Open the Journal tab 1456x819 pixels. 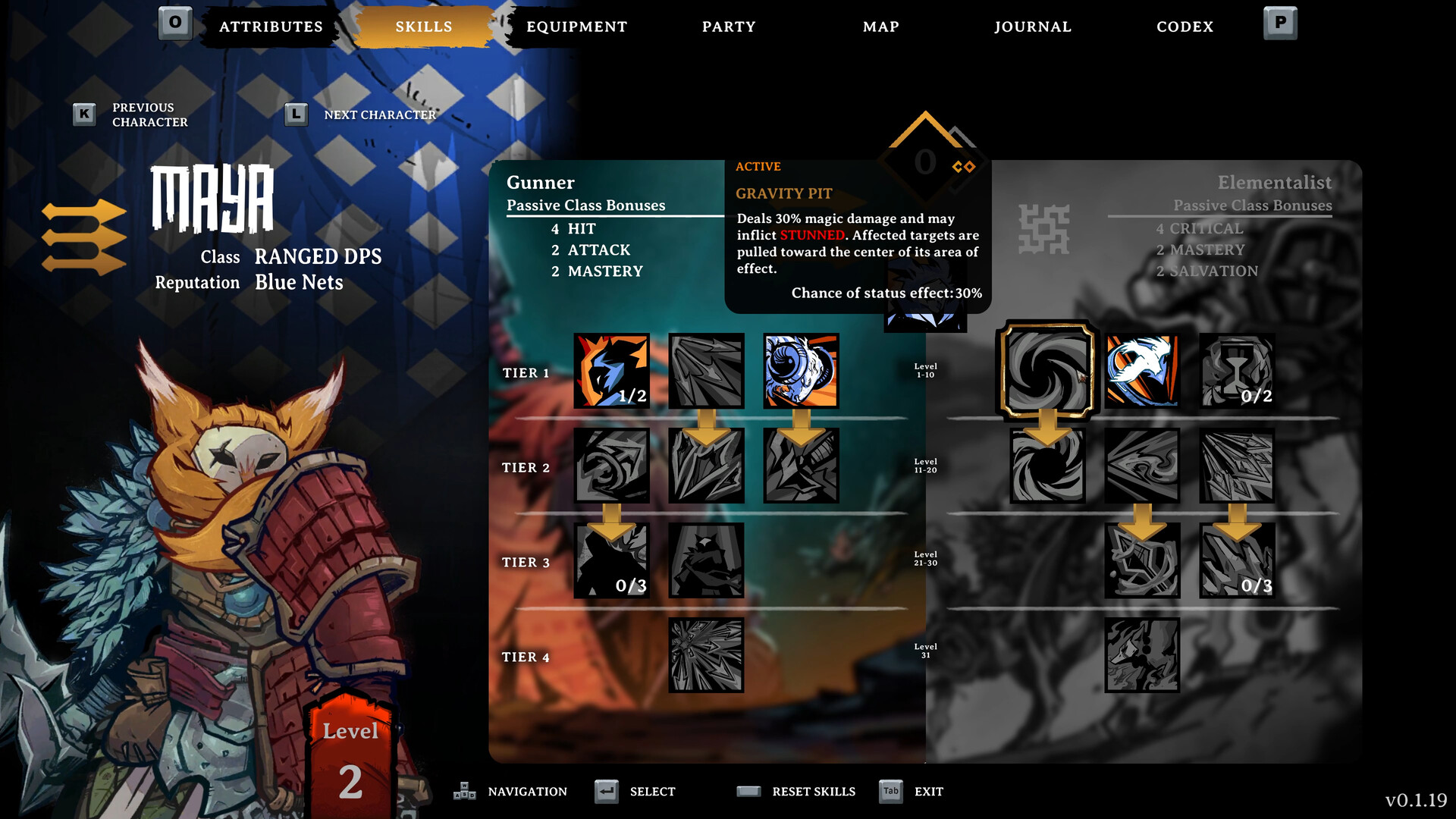pyautogui.click(x=1033, y=27)
